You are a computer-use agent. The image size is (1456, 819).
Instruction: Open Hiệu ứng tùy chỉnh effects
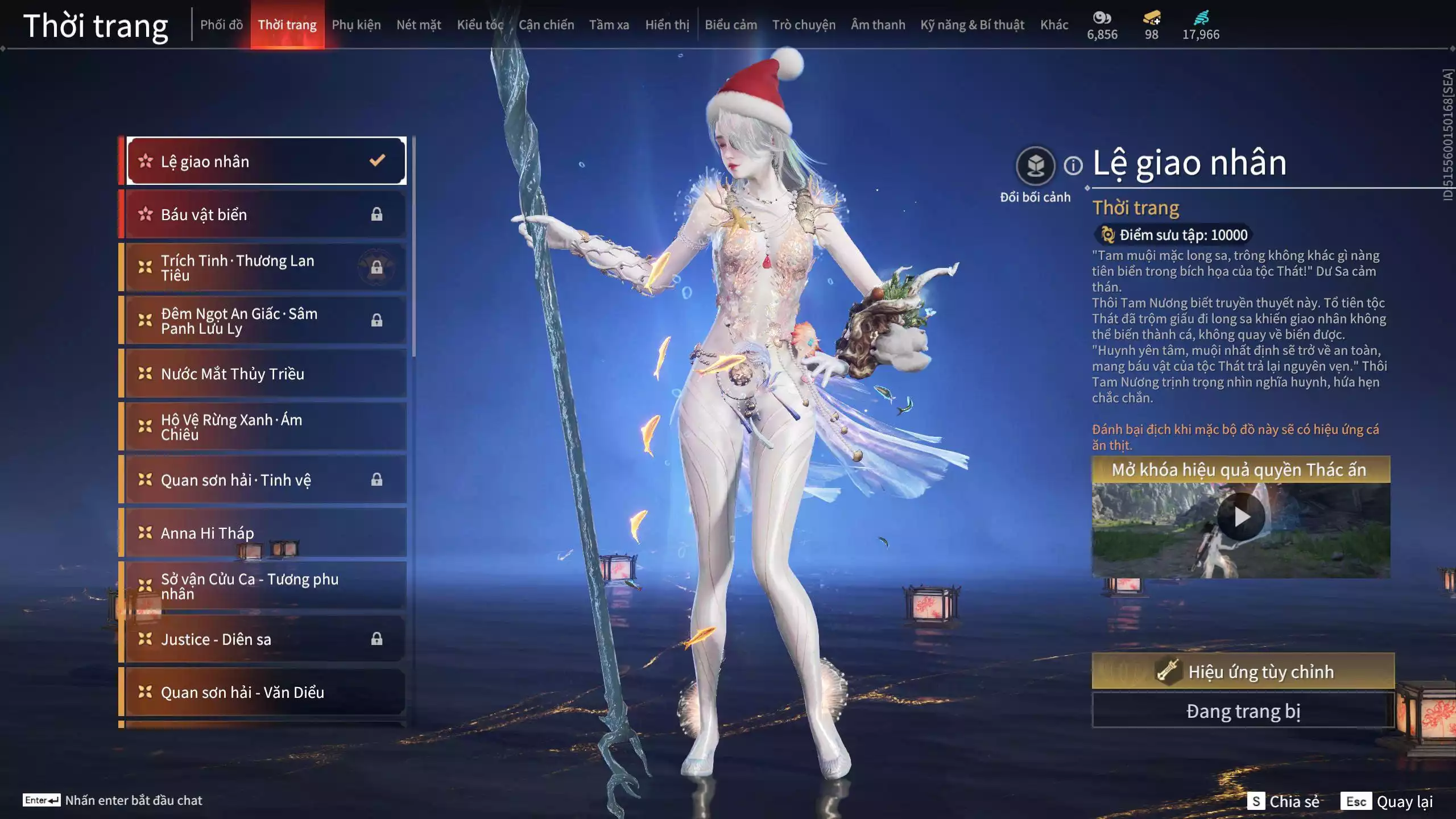pos(1243,672)
